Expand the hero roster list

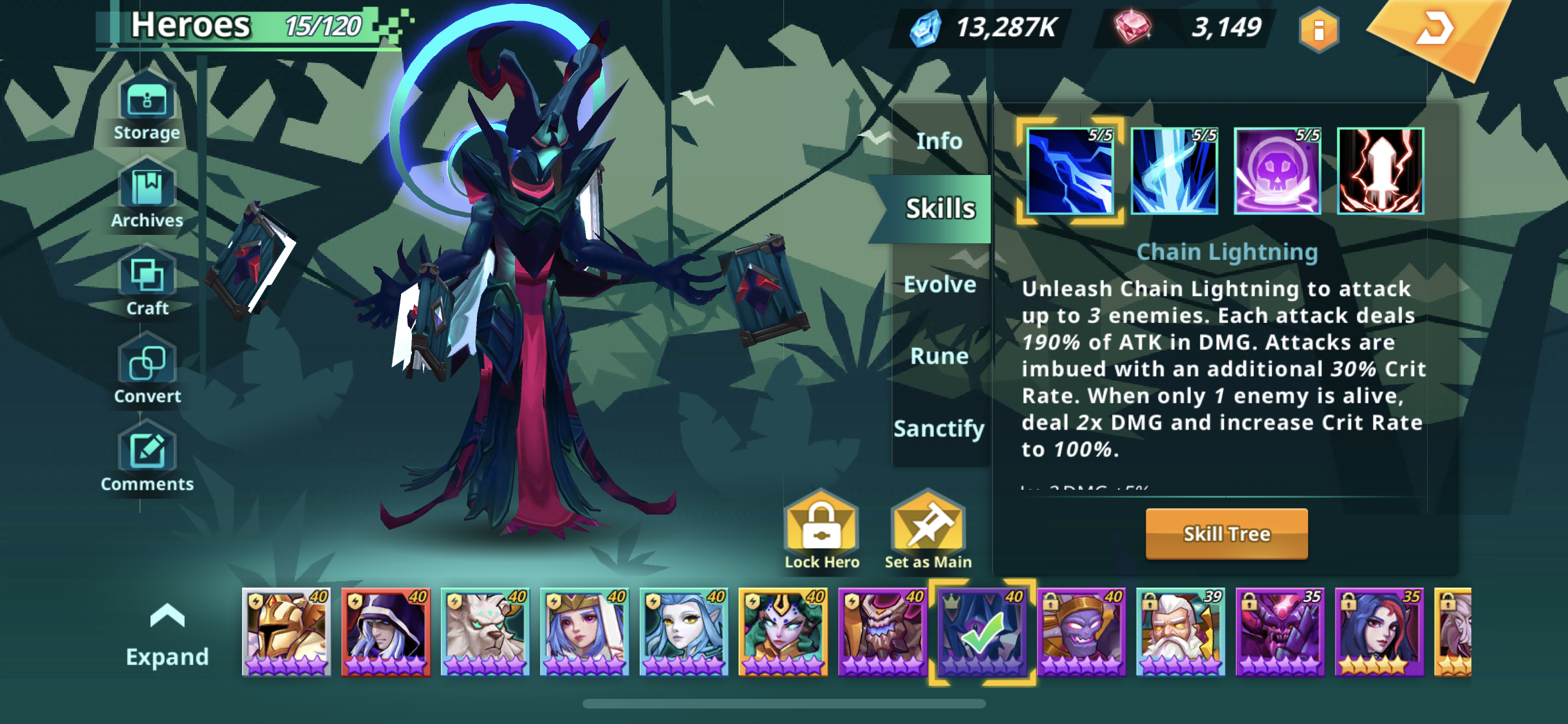click(x=167, y=635)
